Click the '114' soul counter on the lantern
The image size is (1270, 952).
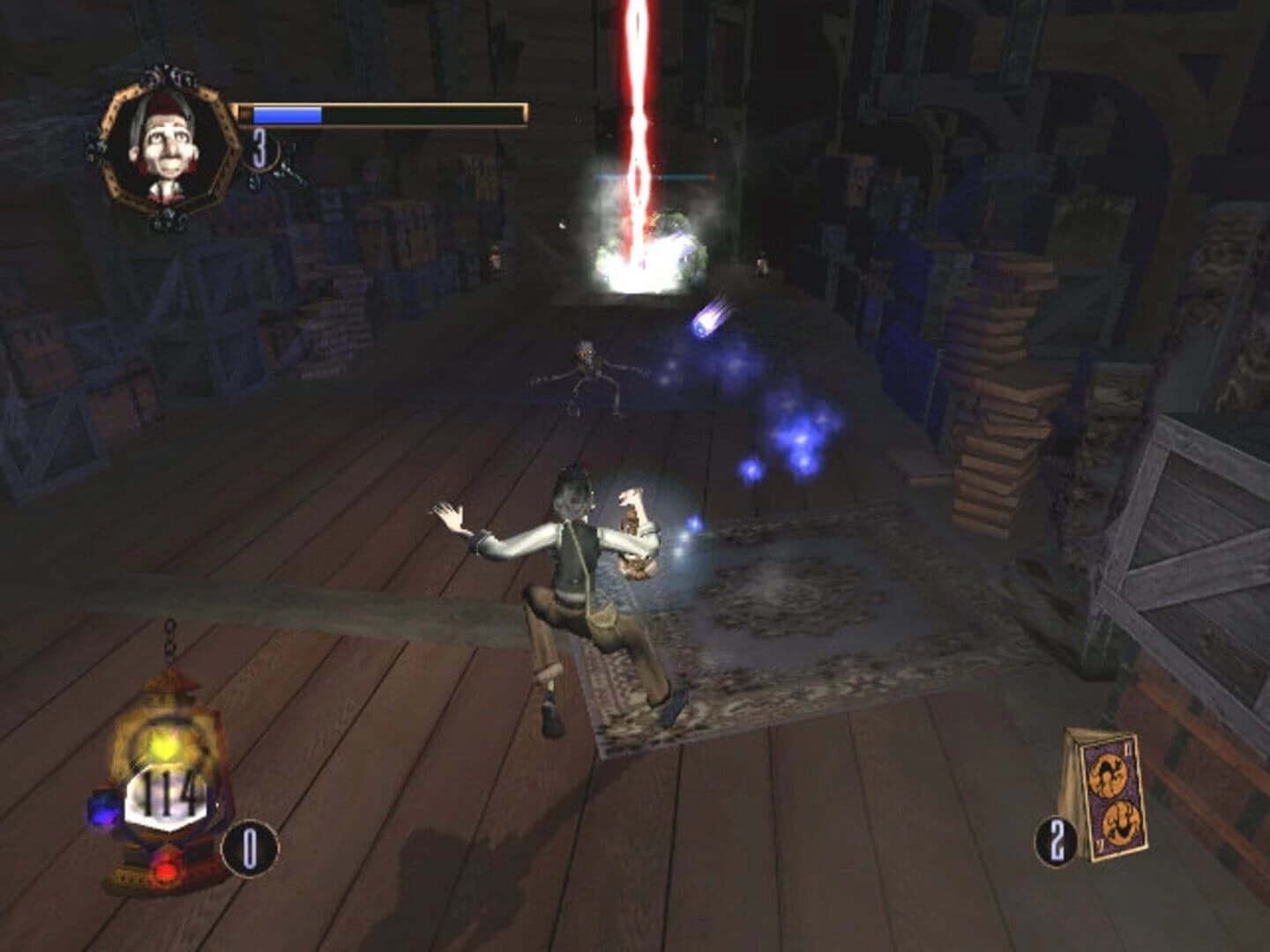click(166, 793)
